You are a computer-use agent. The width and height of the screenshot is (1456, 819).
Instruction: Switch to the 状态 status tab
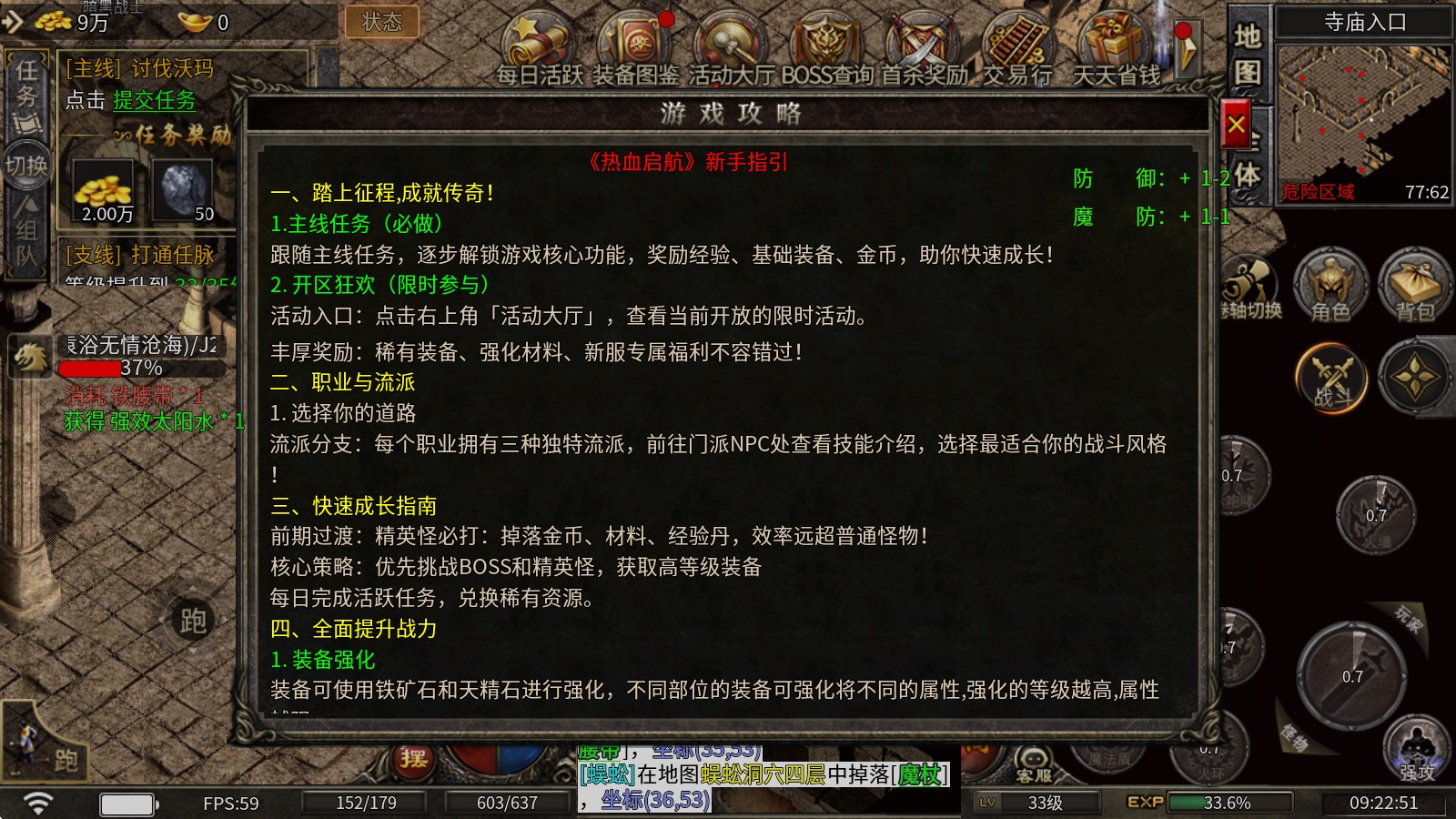382,24
